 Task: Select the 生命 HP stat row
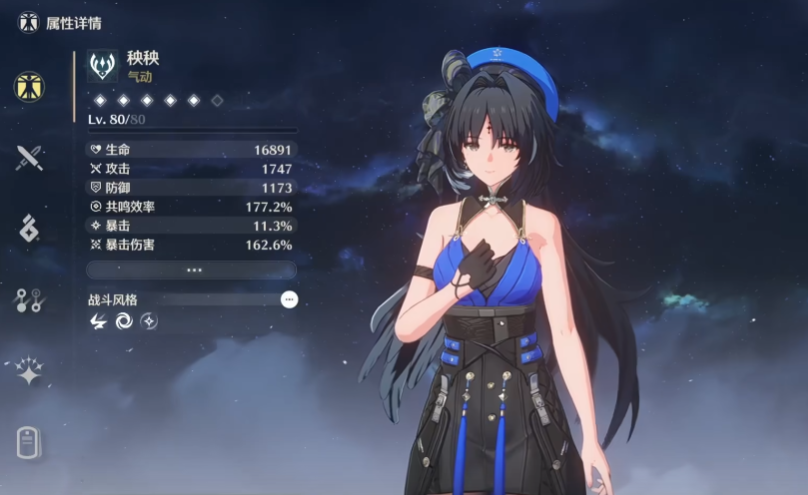pyautogui.click(x=192, y=150)
